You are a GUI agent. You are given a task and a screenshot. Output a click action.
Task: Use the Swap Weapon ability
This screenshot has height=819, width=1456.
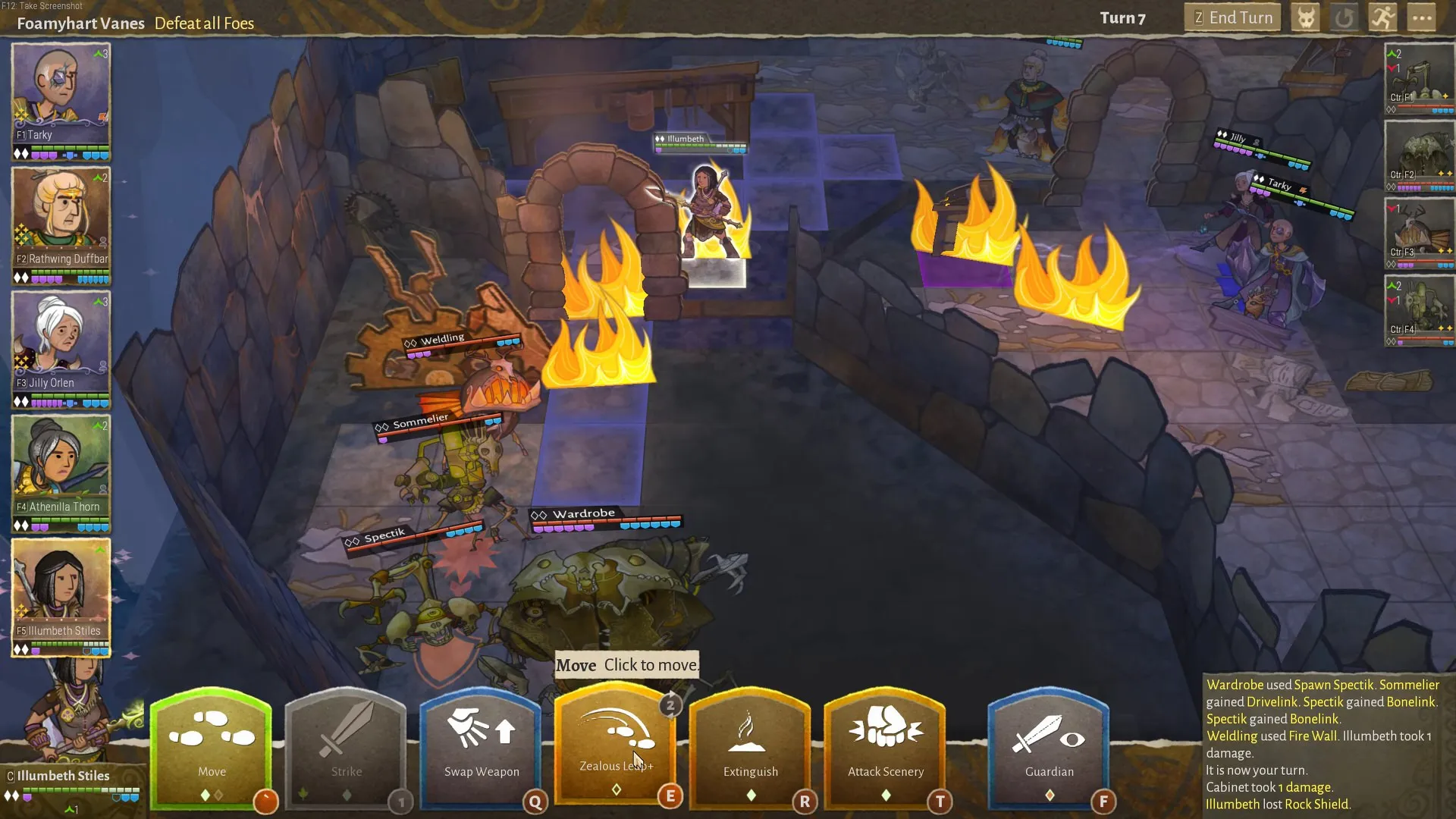click(482, 747)
